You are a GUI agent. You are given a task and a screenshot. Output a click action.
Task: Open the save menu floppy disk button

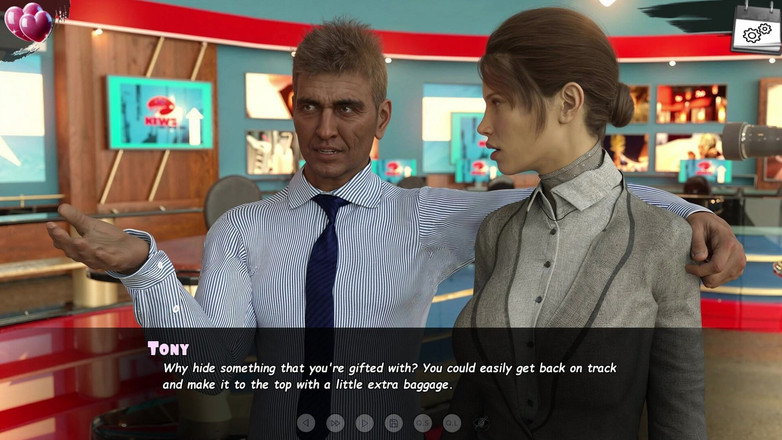click(x=394, y=423)
